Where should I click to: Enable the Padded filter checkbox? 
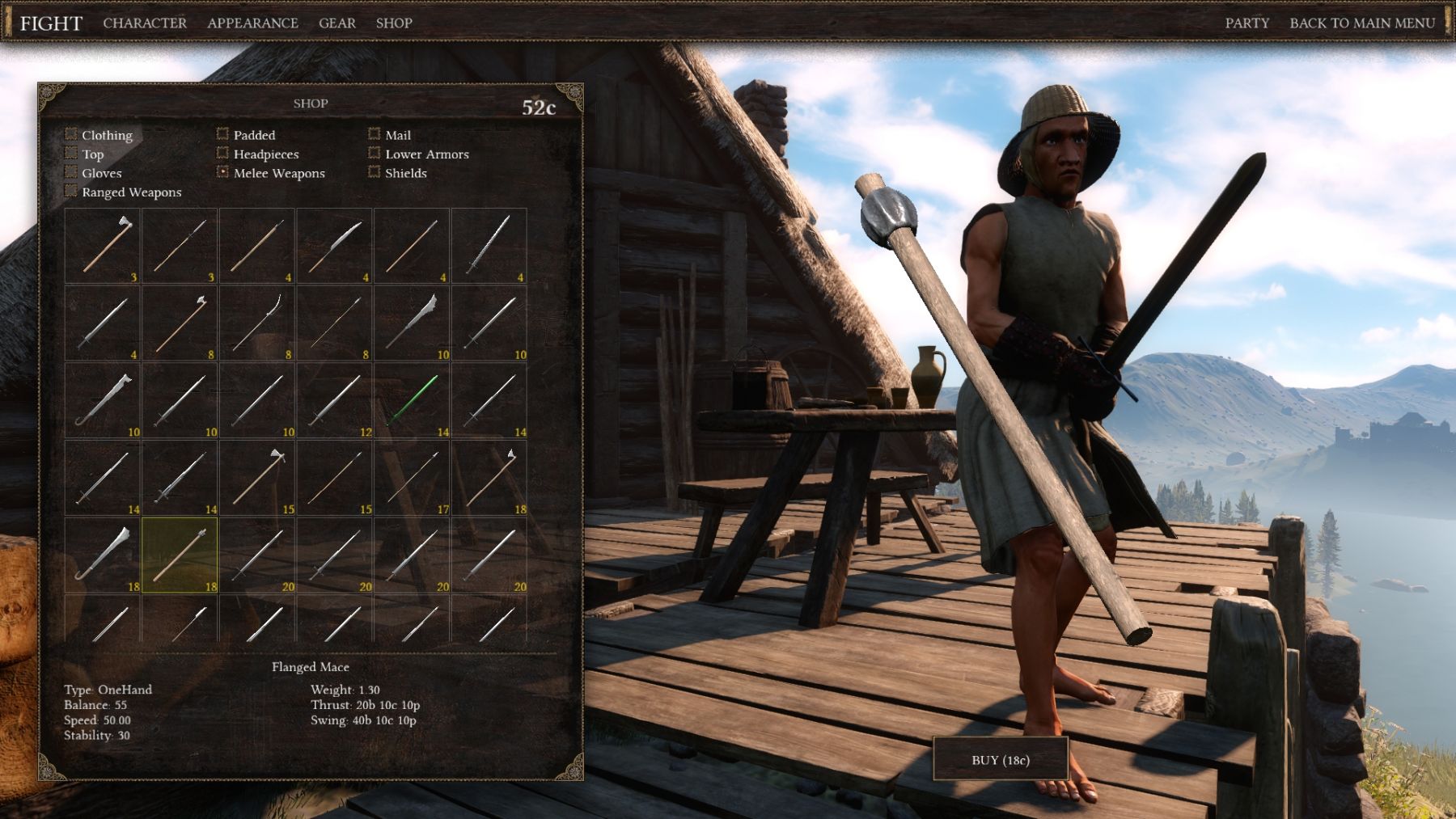(x=222, y=134)
